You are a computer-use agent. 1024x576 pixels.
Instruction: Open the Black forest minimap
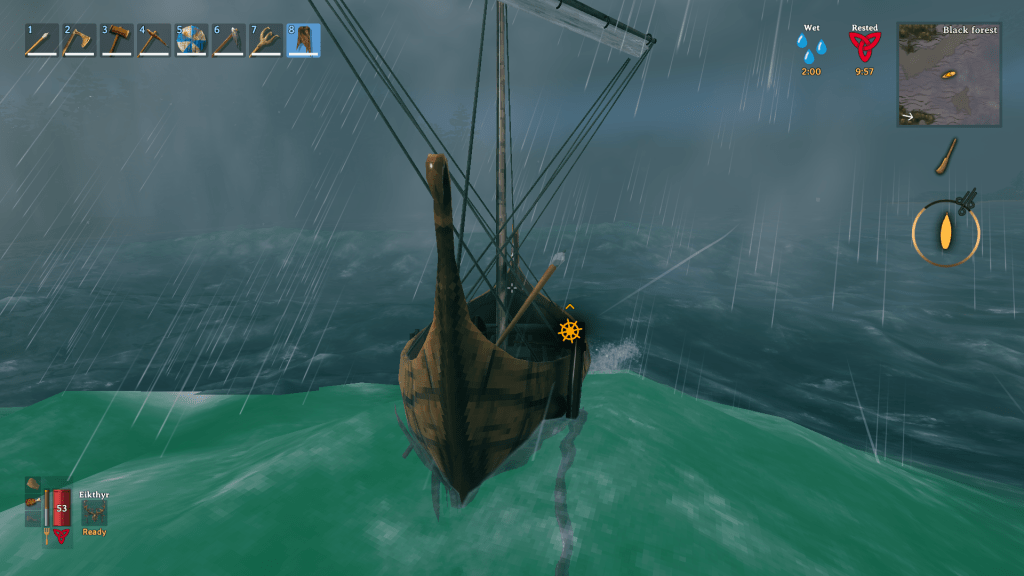click(949, 75)
